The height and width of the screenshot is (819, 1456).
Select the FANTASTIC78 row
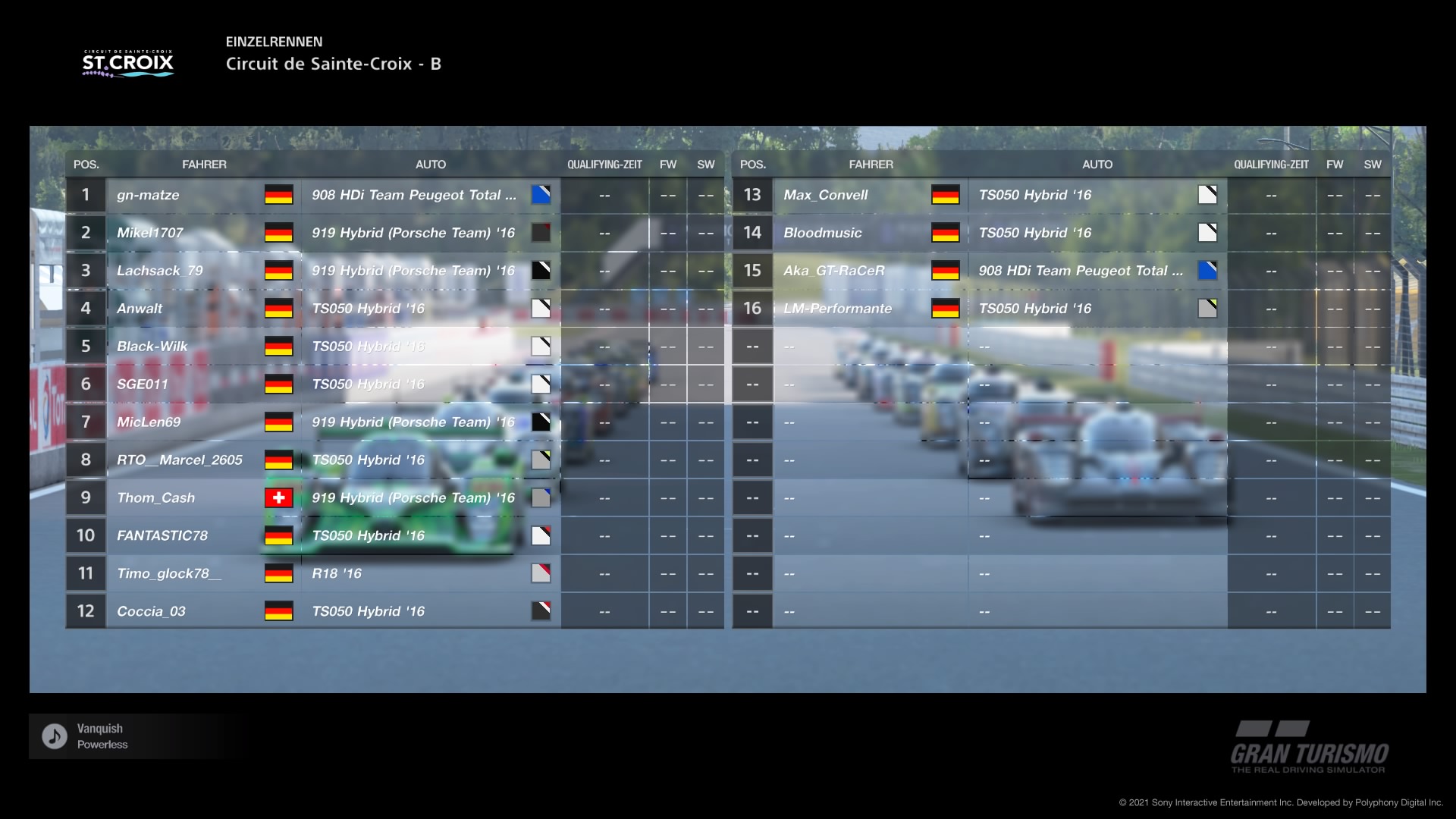pos(162,535)
